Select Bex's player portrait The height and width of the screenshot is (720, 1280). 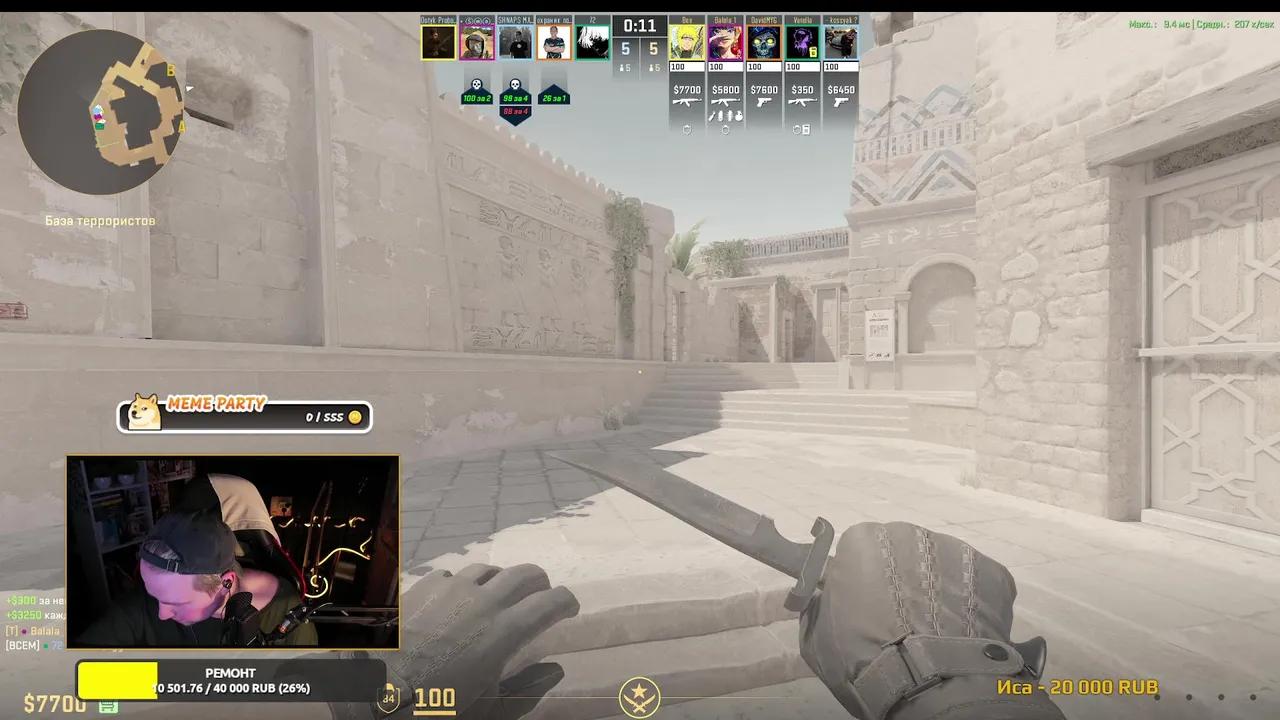pyautogui.click(x=687, y=42)
